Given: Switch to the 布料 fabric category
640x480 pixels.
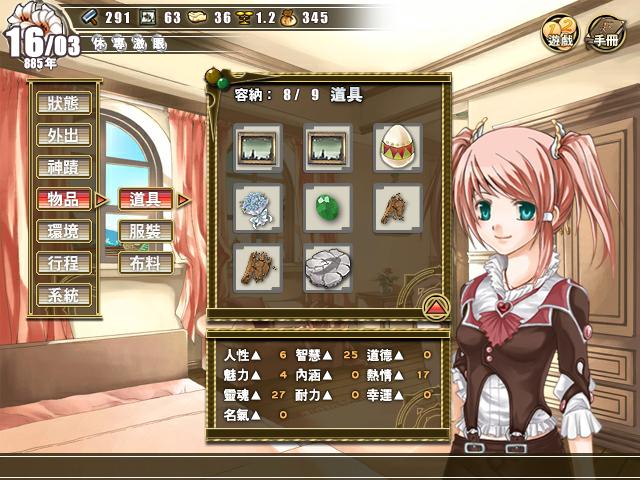Looking at the screenshot, I should pyautogui.click(x=145, y=263).
